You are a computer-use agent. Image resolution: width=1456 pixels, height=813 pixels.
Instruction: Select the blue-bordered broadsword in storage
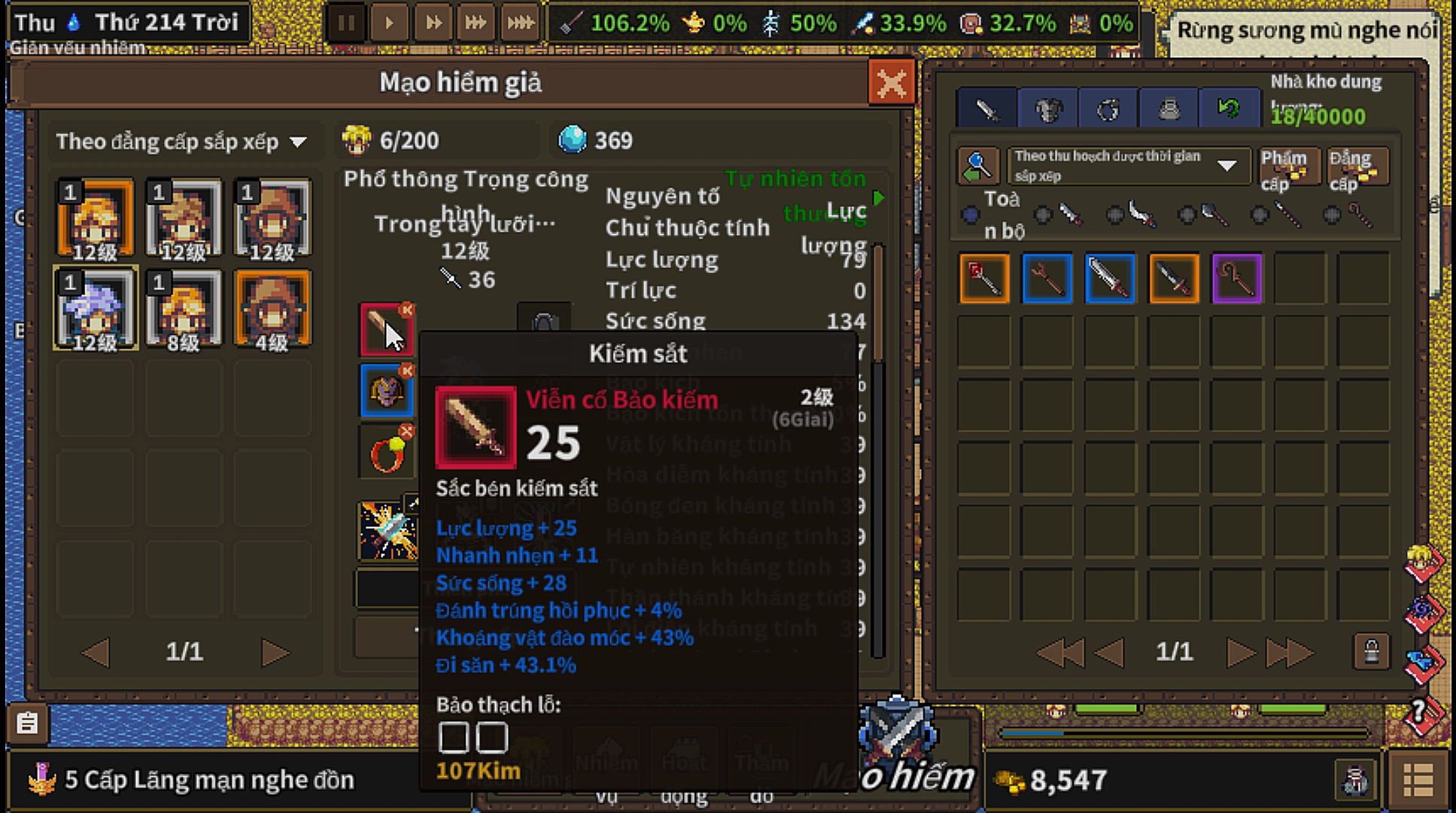tap(1110, 279)
